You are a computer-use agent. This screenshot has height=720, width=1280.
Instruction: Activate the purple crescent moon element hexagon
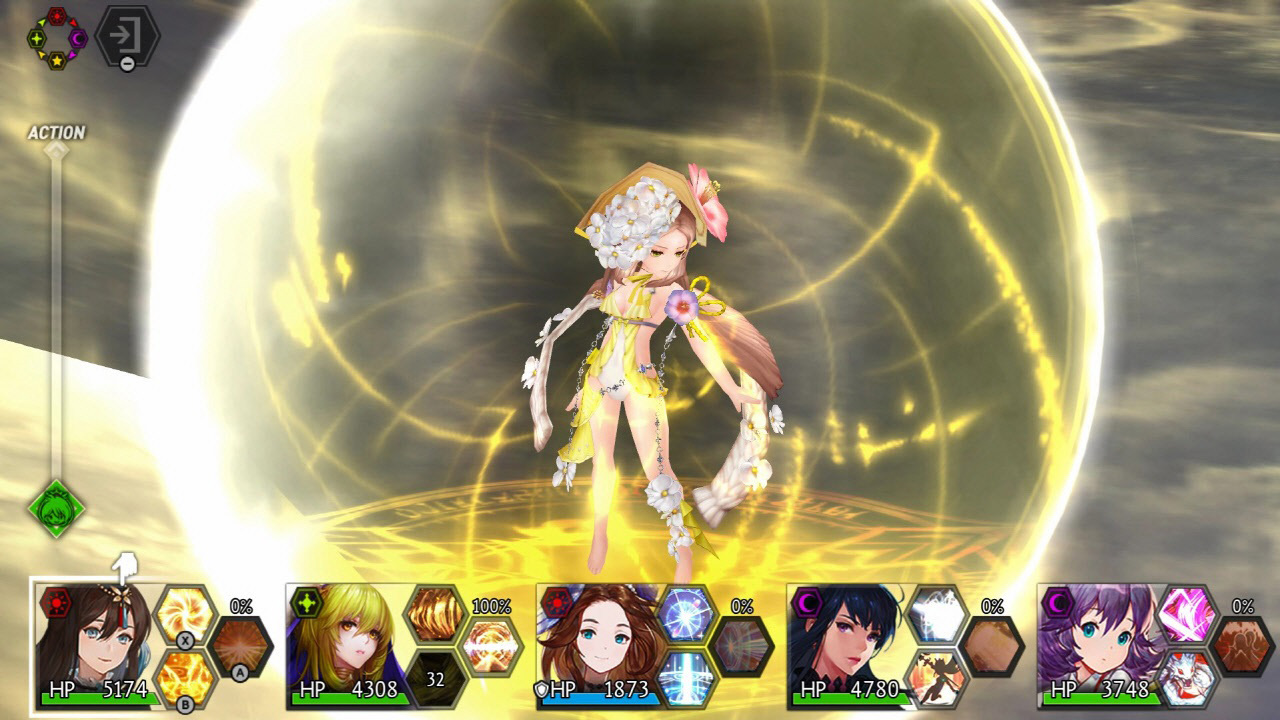tap(78, 38)
